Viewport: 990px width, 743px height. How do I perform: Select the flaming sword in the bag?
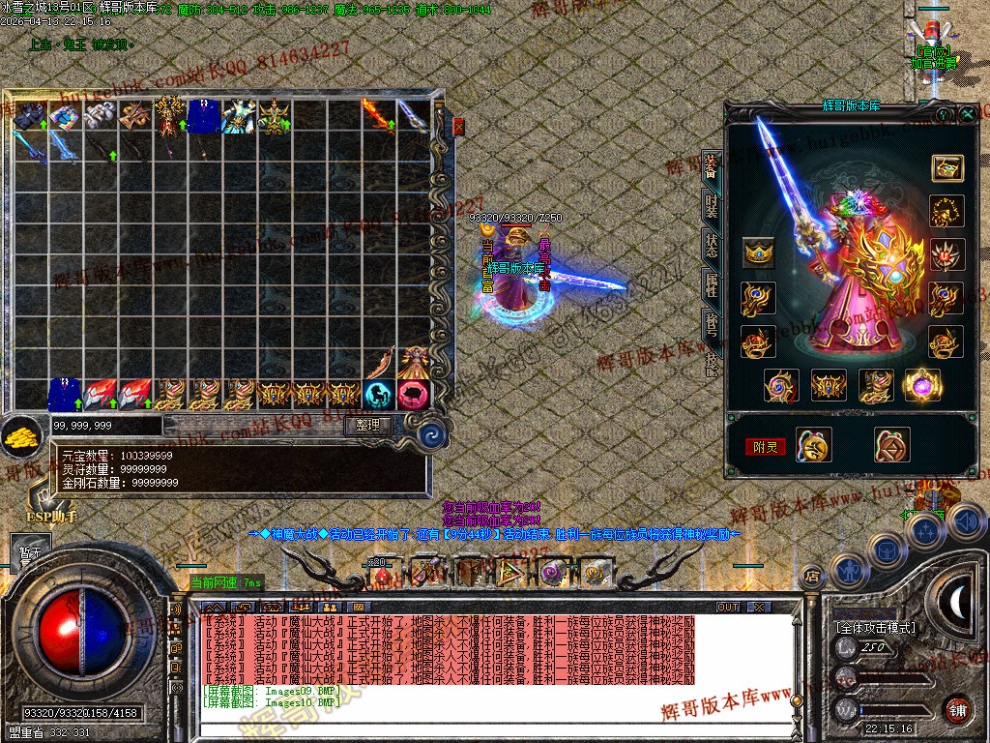(x=377, y=115)
